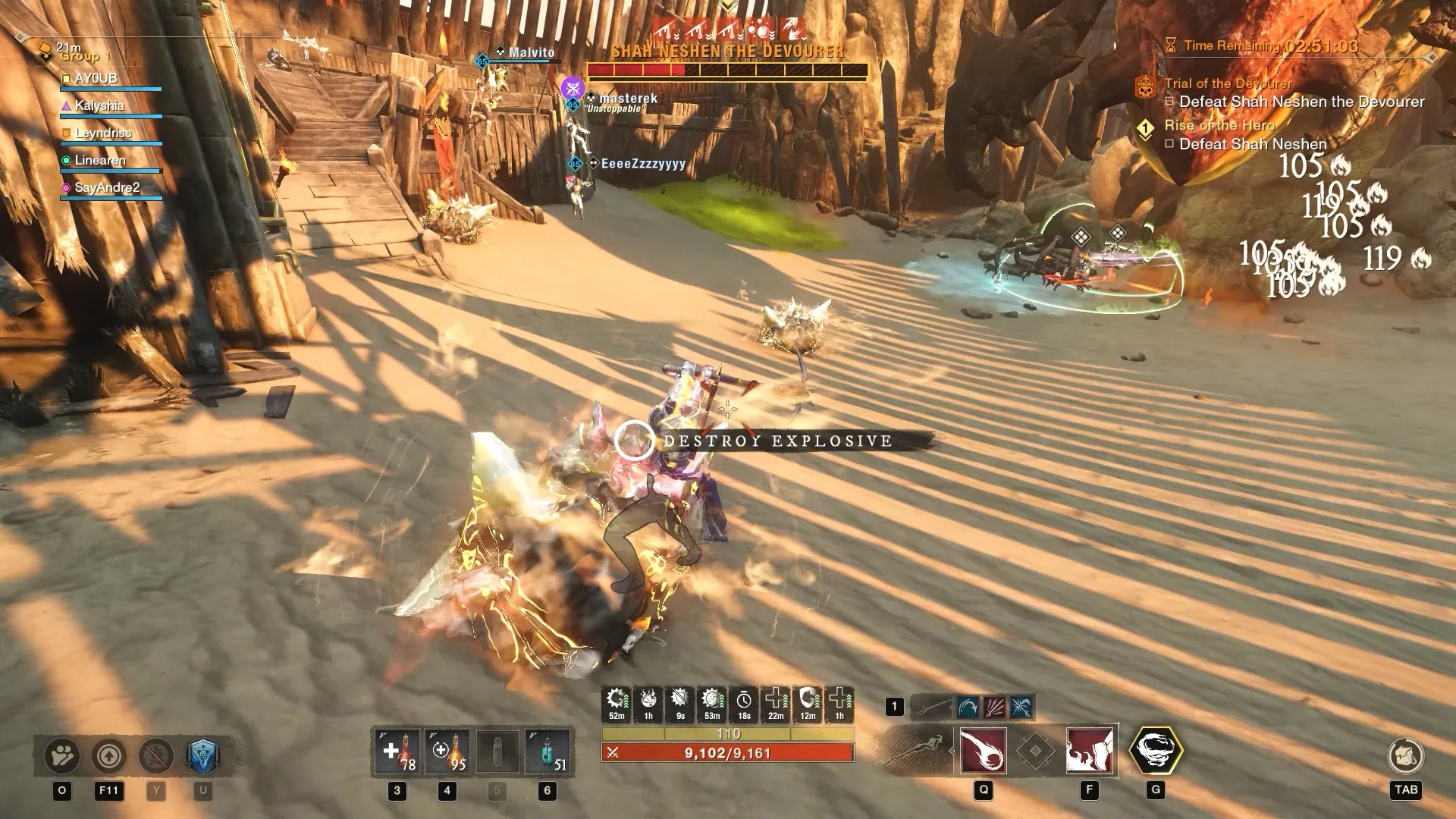
Task: Select group member Kalyshia
Action: point(99,105)
